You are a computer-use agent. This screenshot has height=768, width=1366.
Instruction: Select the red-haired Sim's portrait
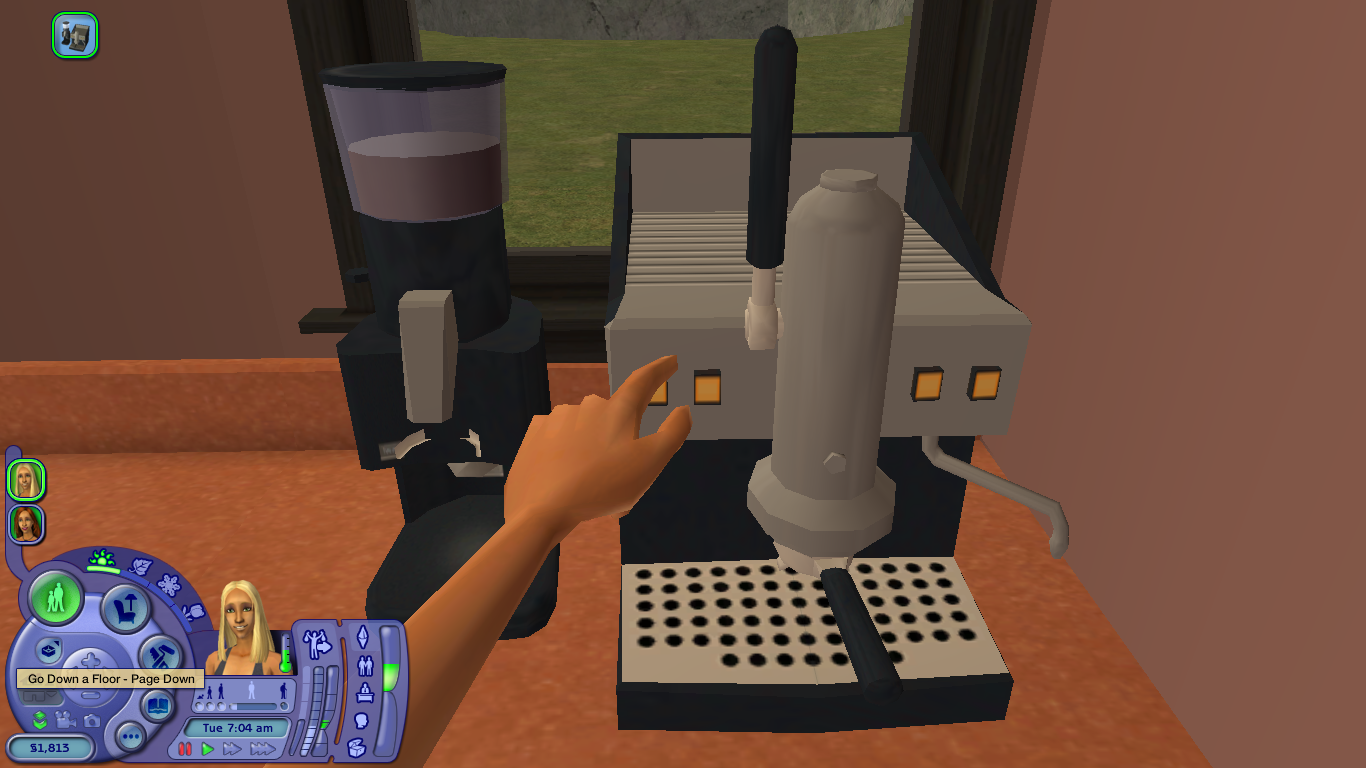pyautogui.click(x=25, y=522)
